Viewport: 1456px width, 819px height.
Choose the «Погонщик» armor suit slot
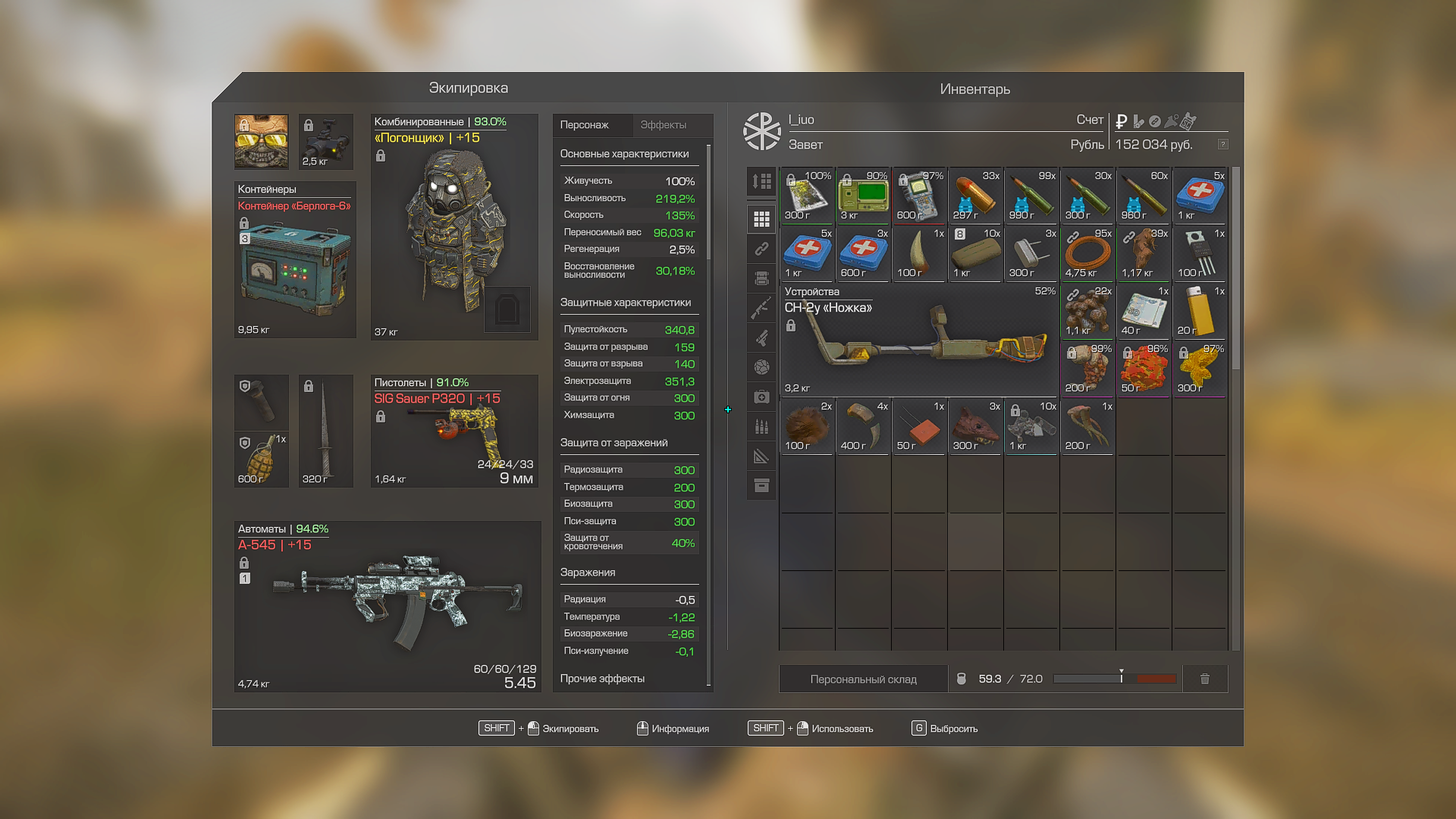click(x=454, y=226)
